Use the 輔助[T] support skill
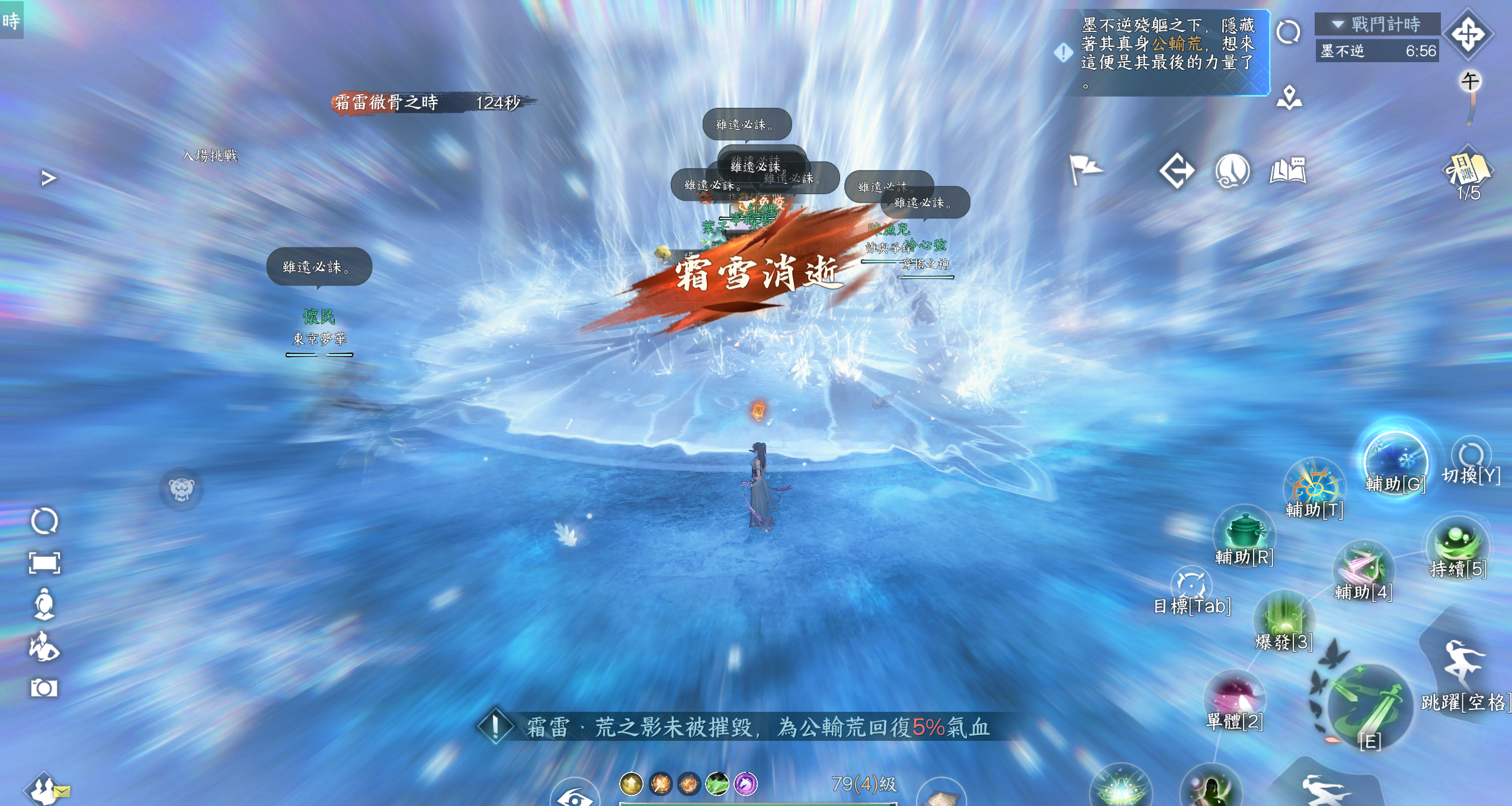 click(x=1314, y=487)
